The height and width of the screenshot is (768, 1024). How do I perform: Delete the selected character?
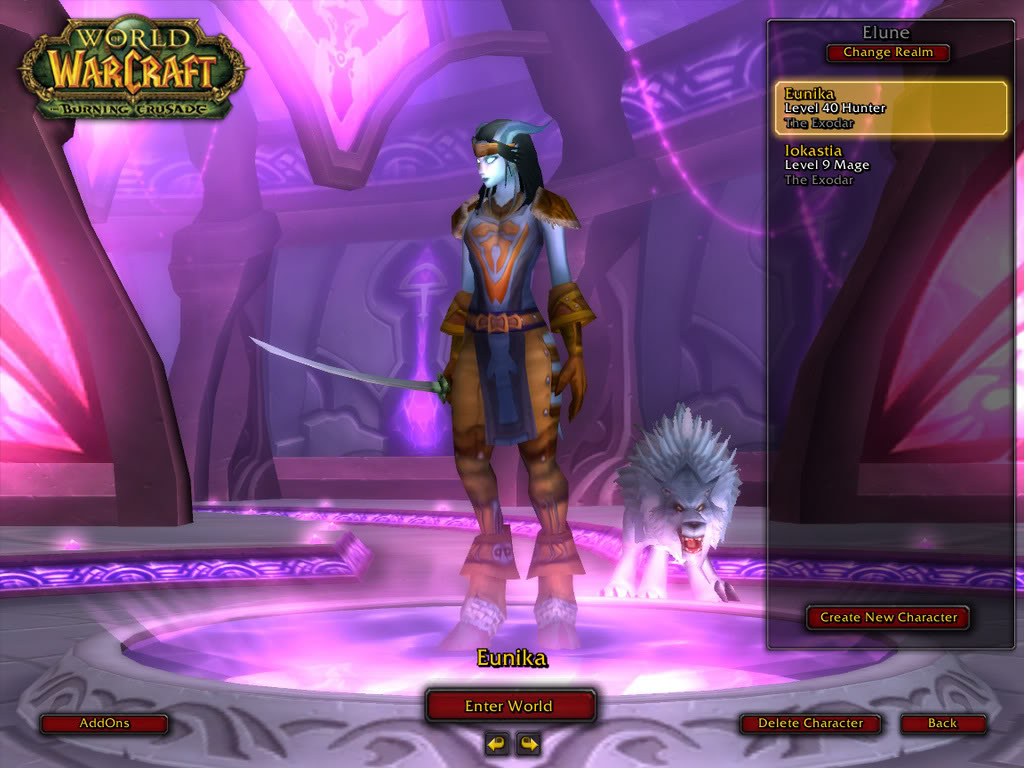(810, 723)
